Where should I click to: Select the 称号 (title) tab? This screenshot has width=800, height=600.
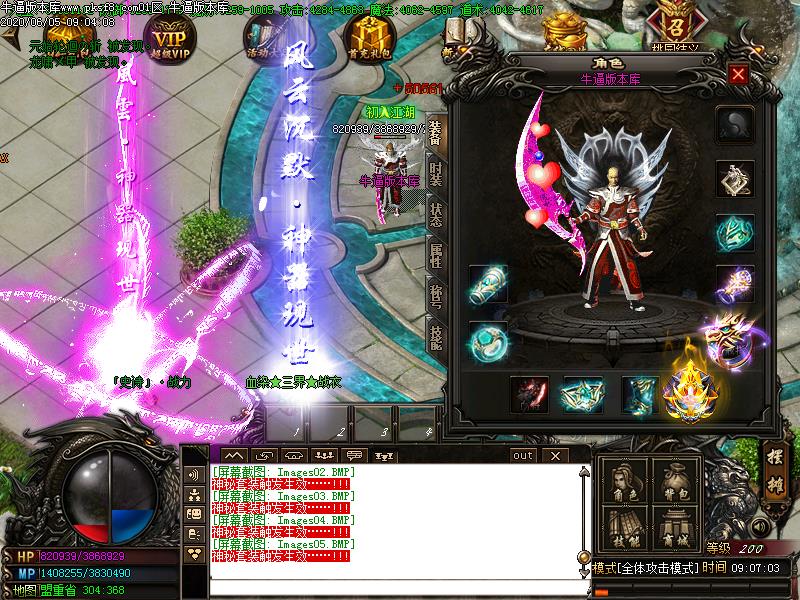435,294
